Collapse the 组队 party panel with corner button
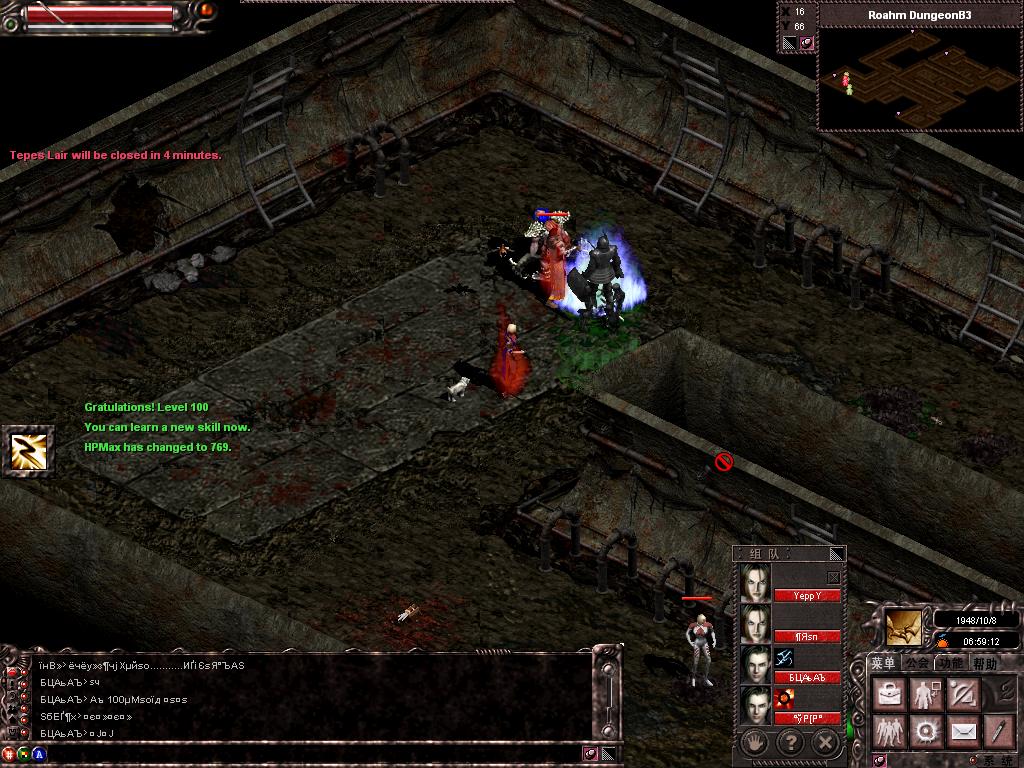Viewport: 1024px width, 768px height. click(x=837, y=554)
